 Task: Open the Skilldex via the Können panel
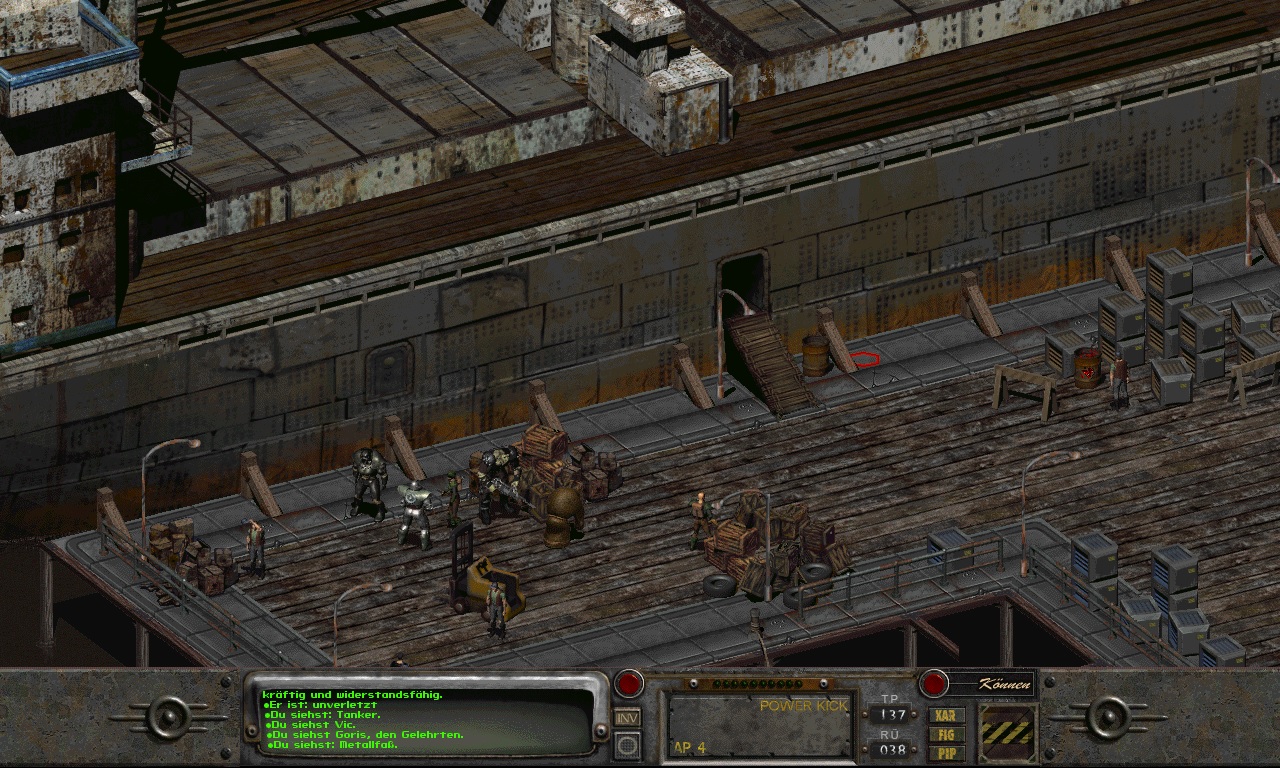click(x=1003, y=685)
